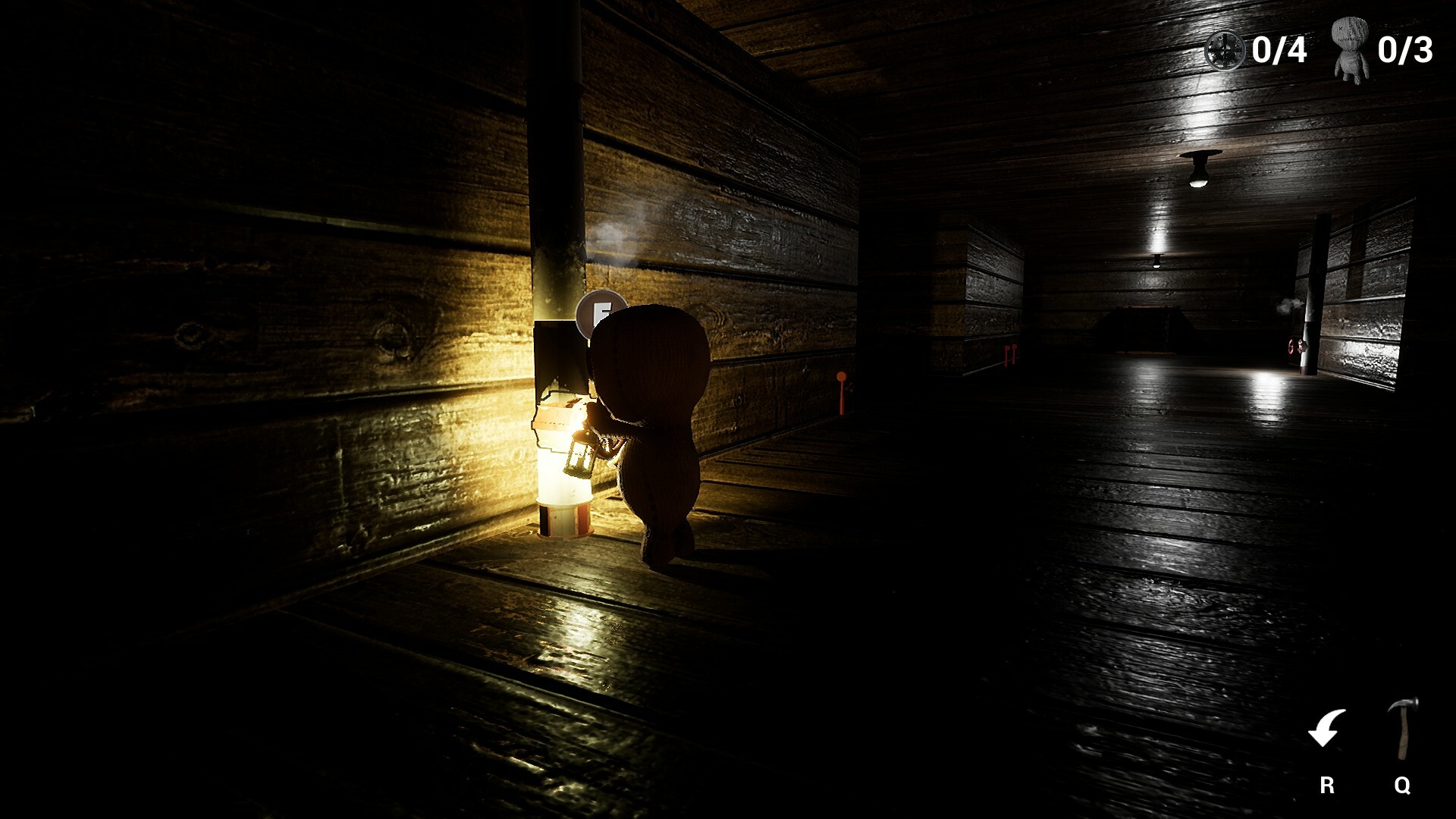Click the second ceiling lamp farther down the hallway
The height and width of the screenshot is (819, 1456).
1156,263
